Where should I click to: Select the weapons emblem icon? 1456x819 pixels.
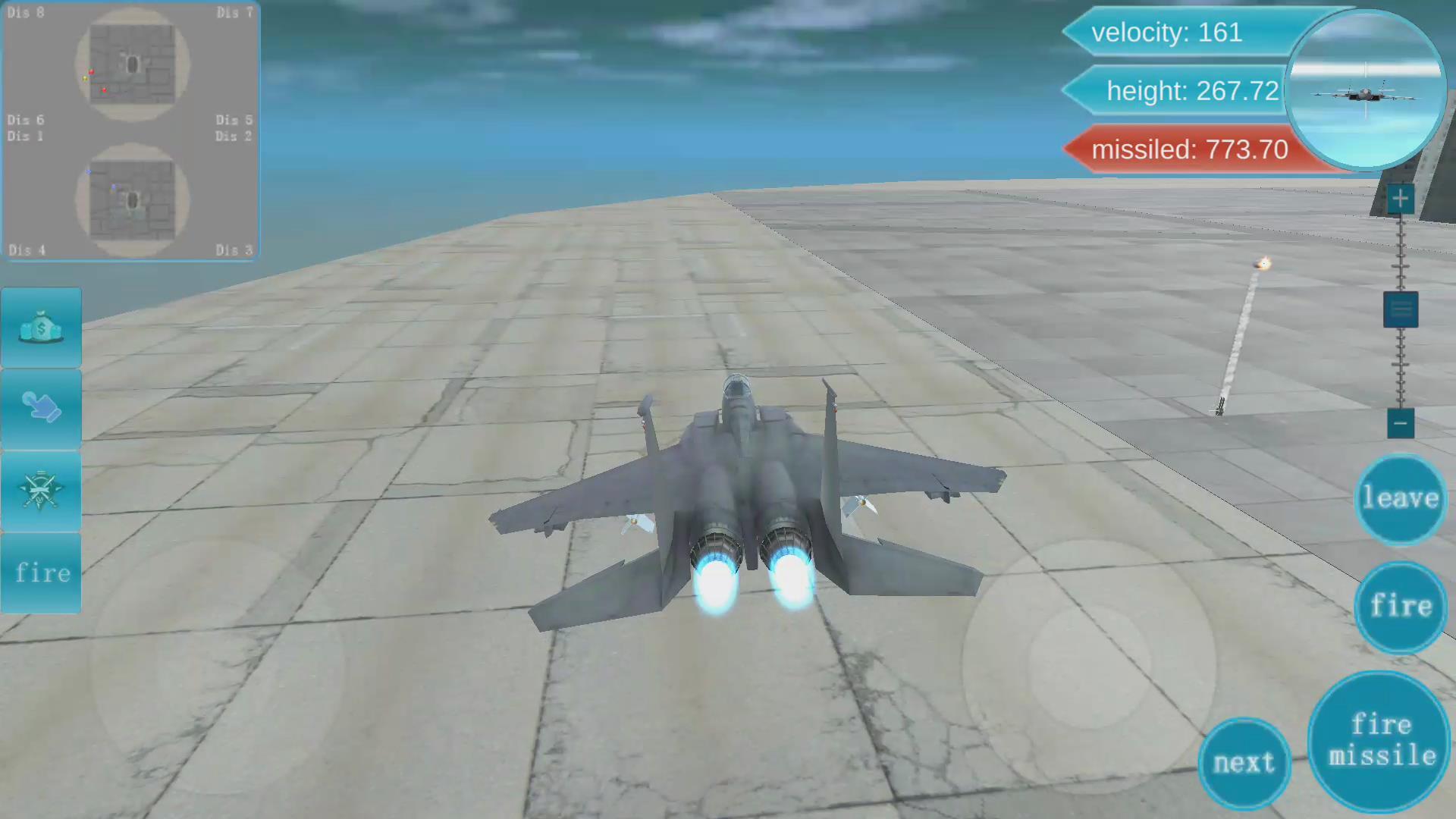pyautogui.click(x=41, y=491)
